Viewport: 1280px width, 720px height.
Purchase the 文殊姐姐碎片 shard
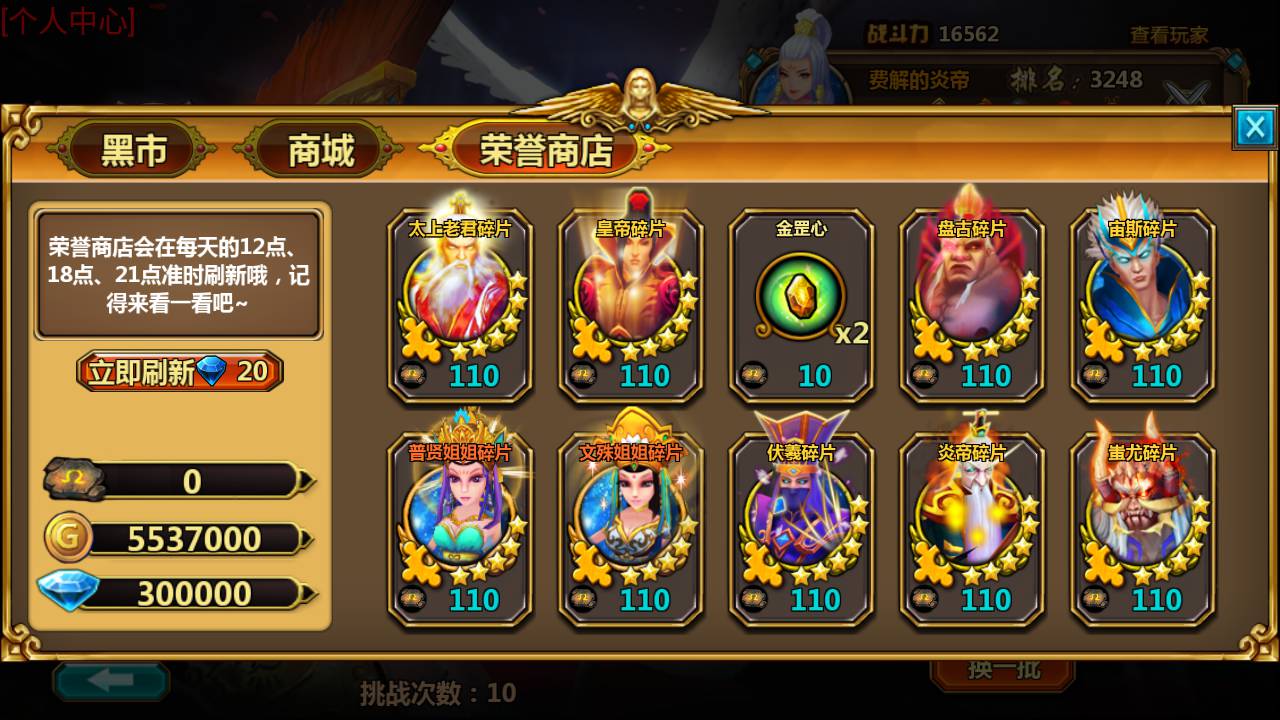(631, 525)
